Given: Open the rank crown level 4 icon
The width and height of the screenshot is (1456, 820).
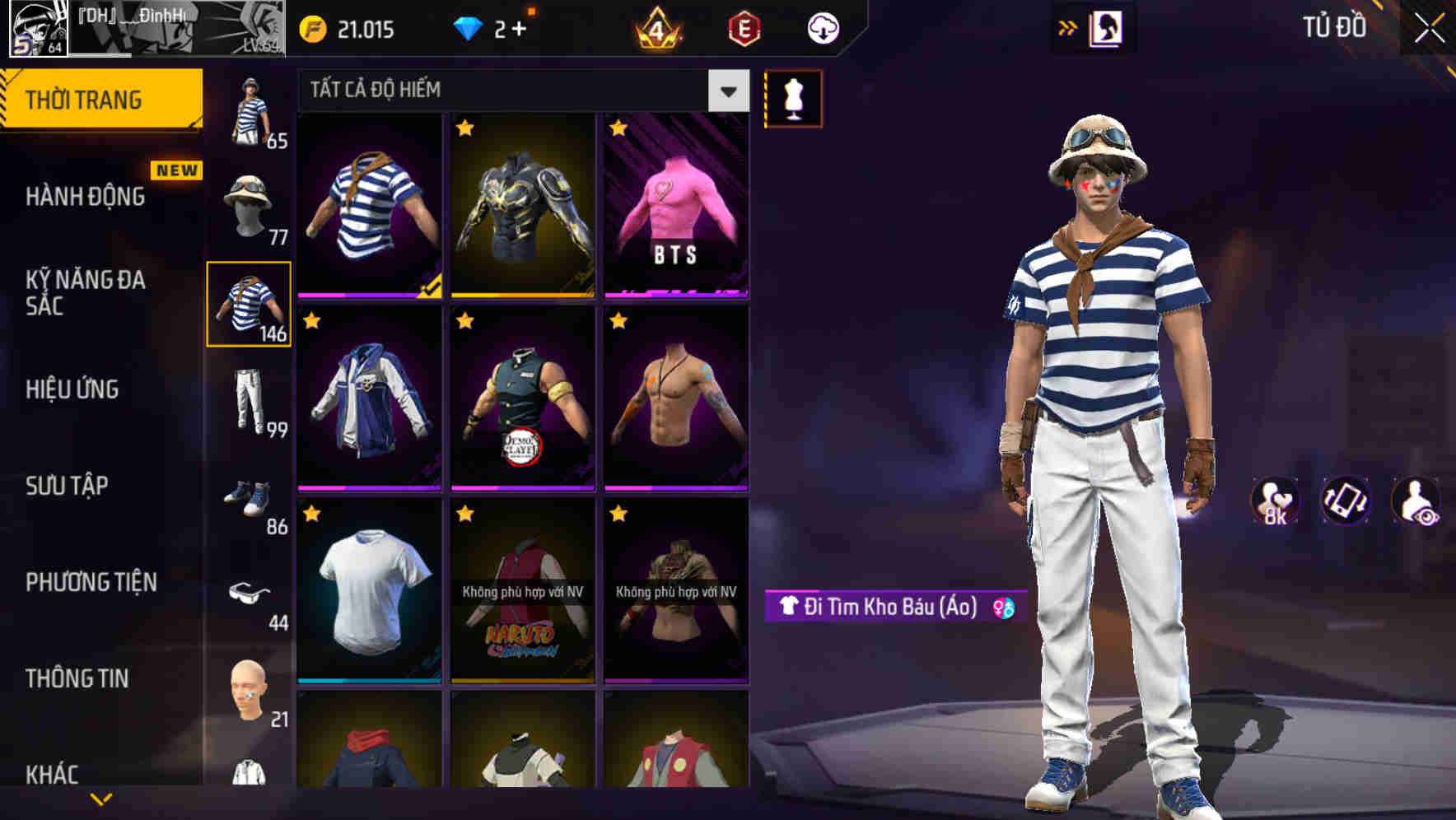Looking at the screenshot, I should click(659, 28).
